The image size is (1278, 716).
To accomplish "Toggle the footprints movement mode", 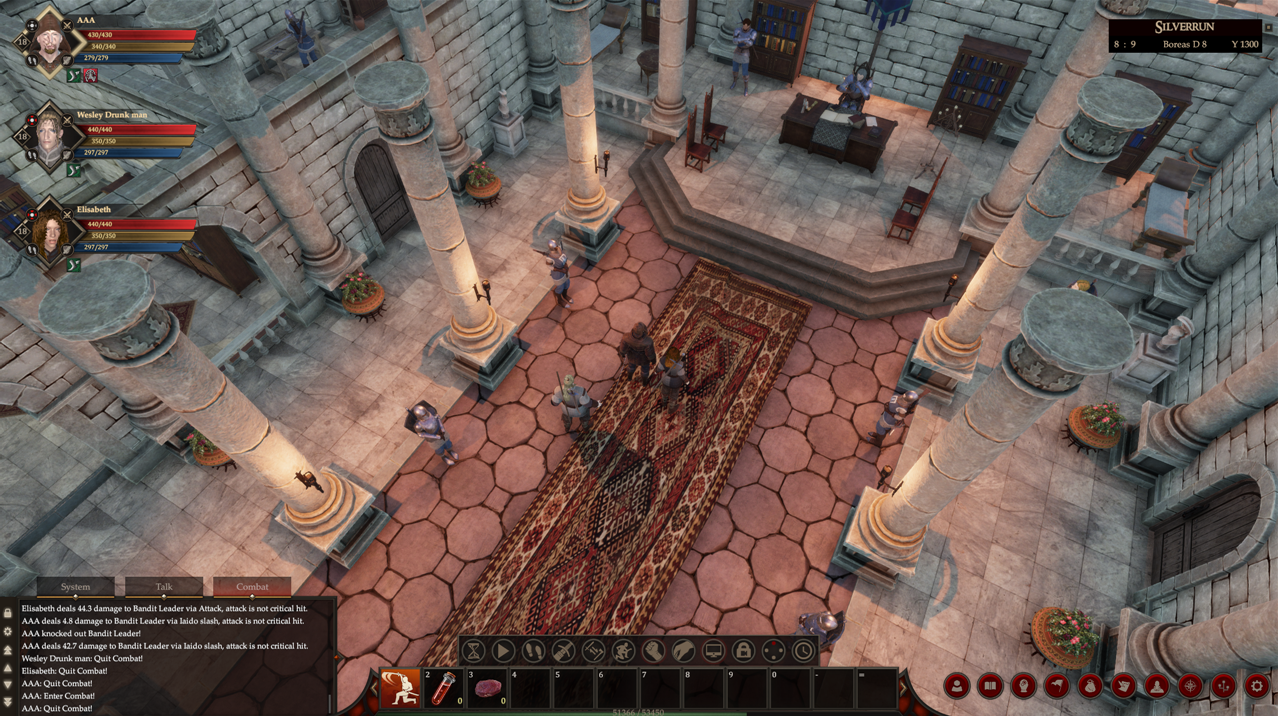I will [534, 652].
